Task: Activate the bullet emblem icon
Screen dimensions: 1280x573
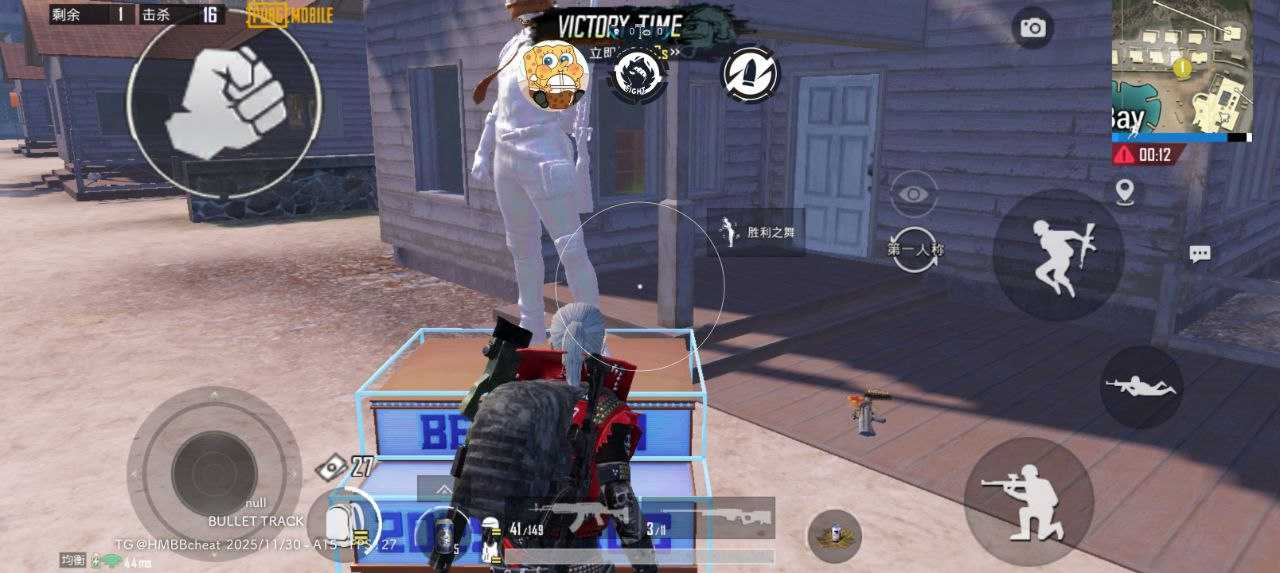Action: pyautogui.click(x=750, y=73)
